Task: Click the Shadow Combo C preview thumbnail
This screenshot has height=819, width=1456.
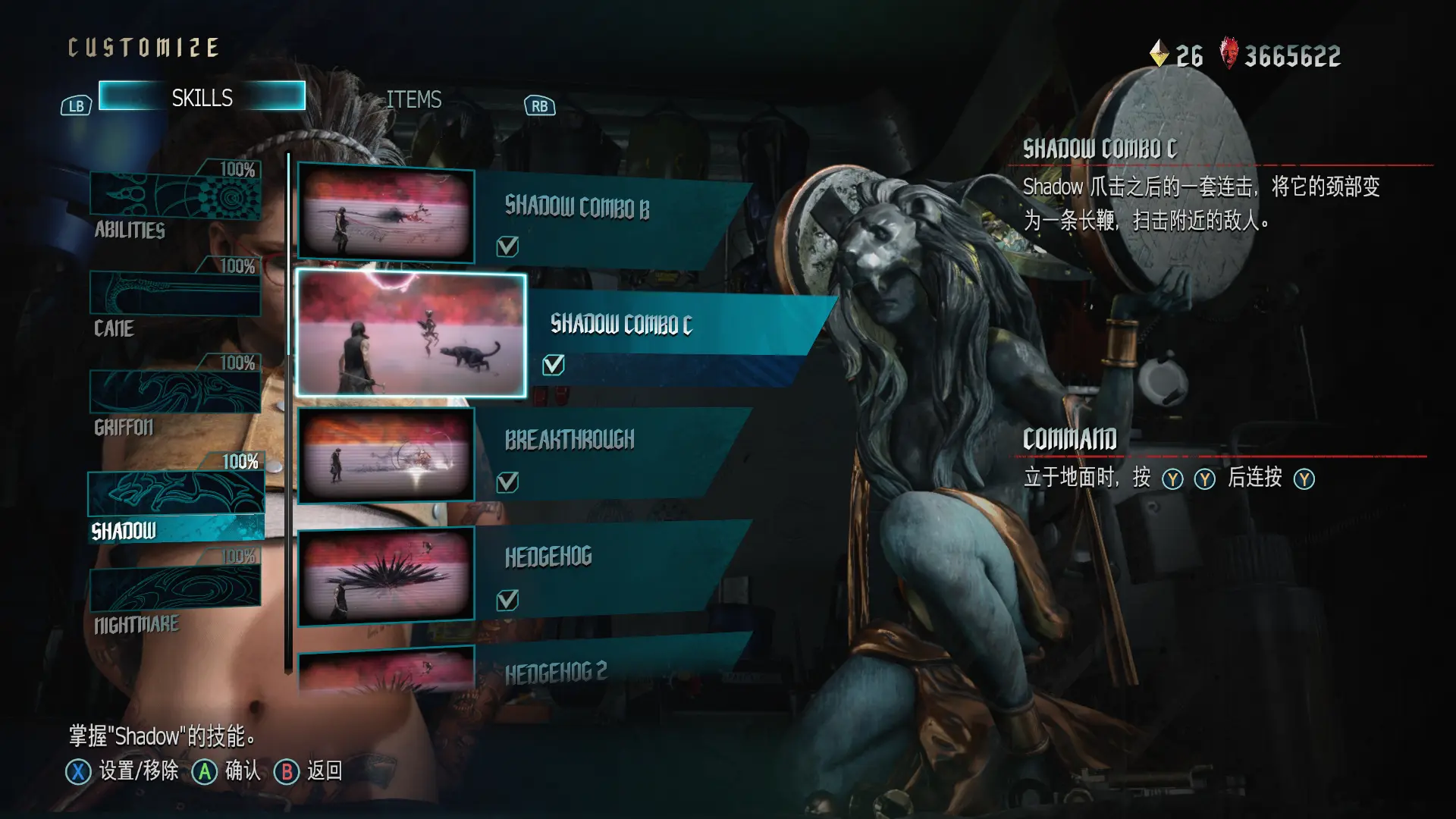Action: 411,334
